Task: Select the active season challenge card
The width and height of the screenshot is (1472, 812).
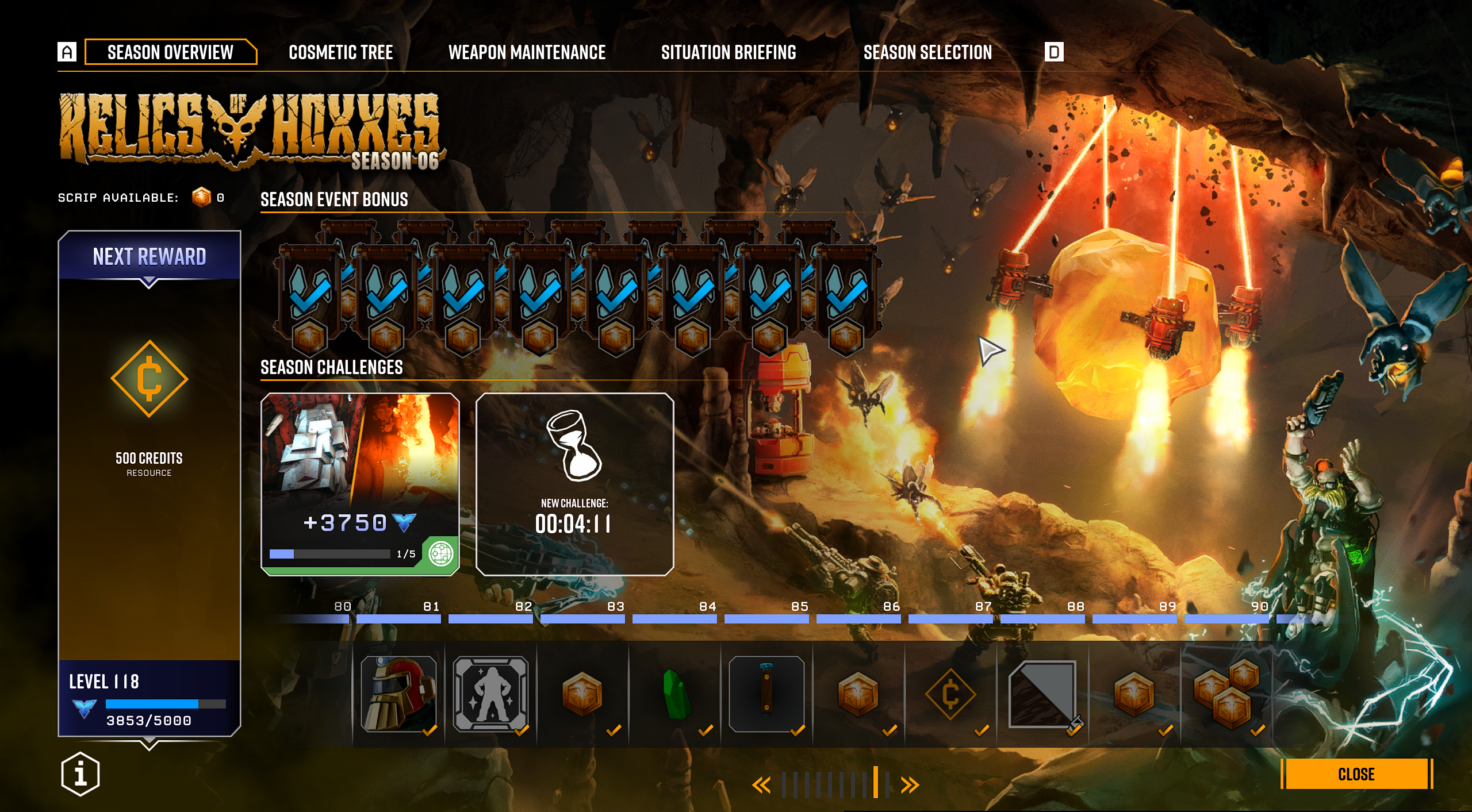Action: point(360,484)
